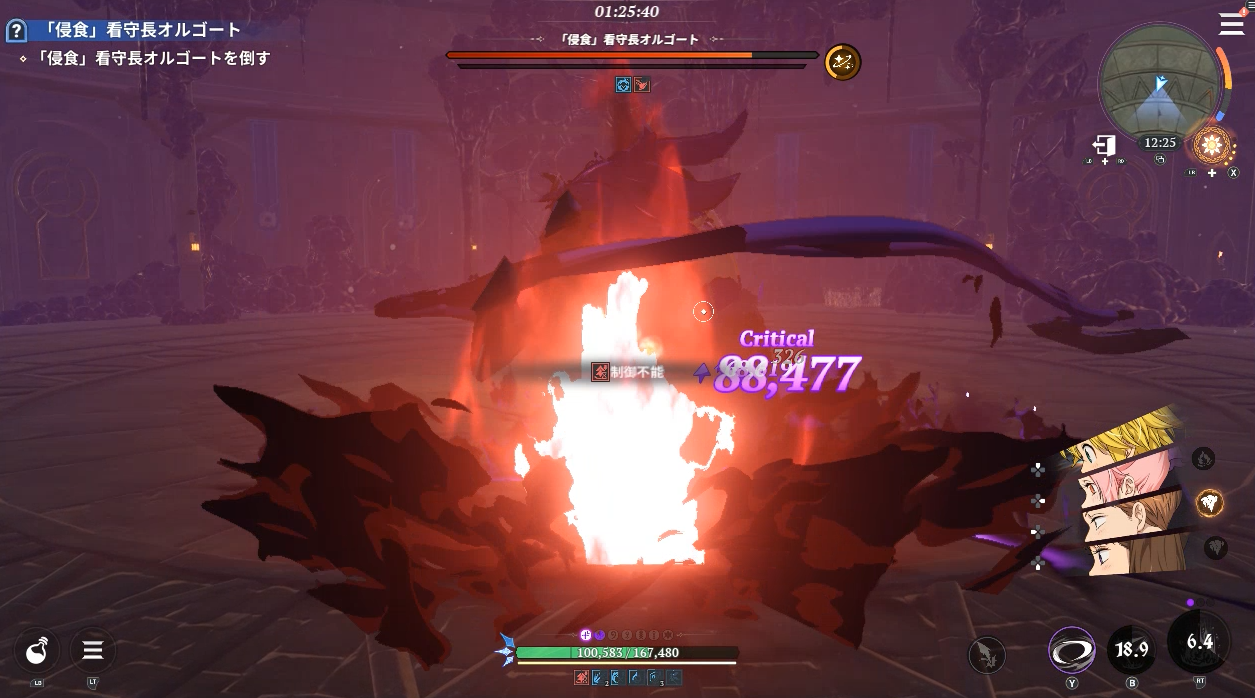
Task: Open the three-bar quick menu button
Action: (93, 652)
